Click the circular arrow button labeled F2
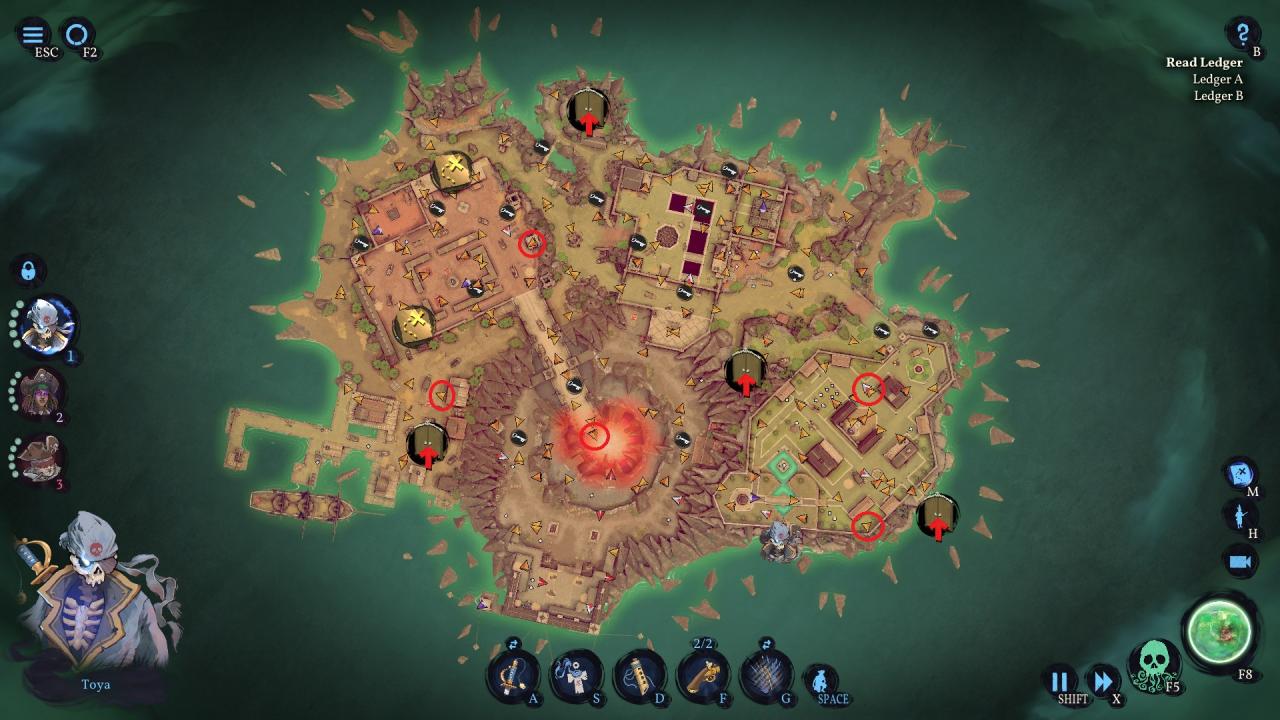Screen dimensions: 1280x720 point(76,35)
